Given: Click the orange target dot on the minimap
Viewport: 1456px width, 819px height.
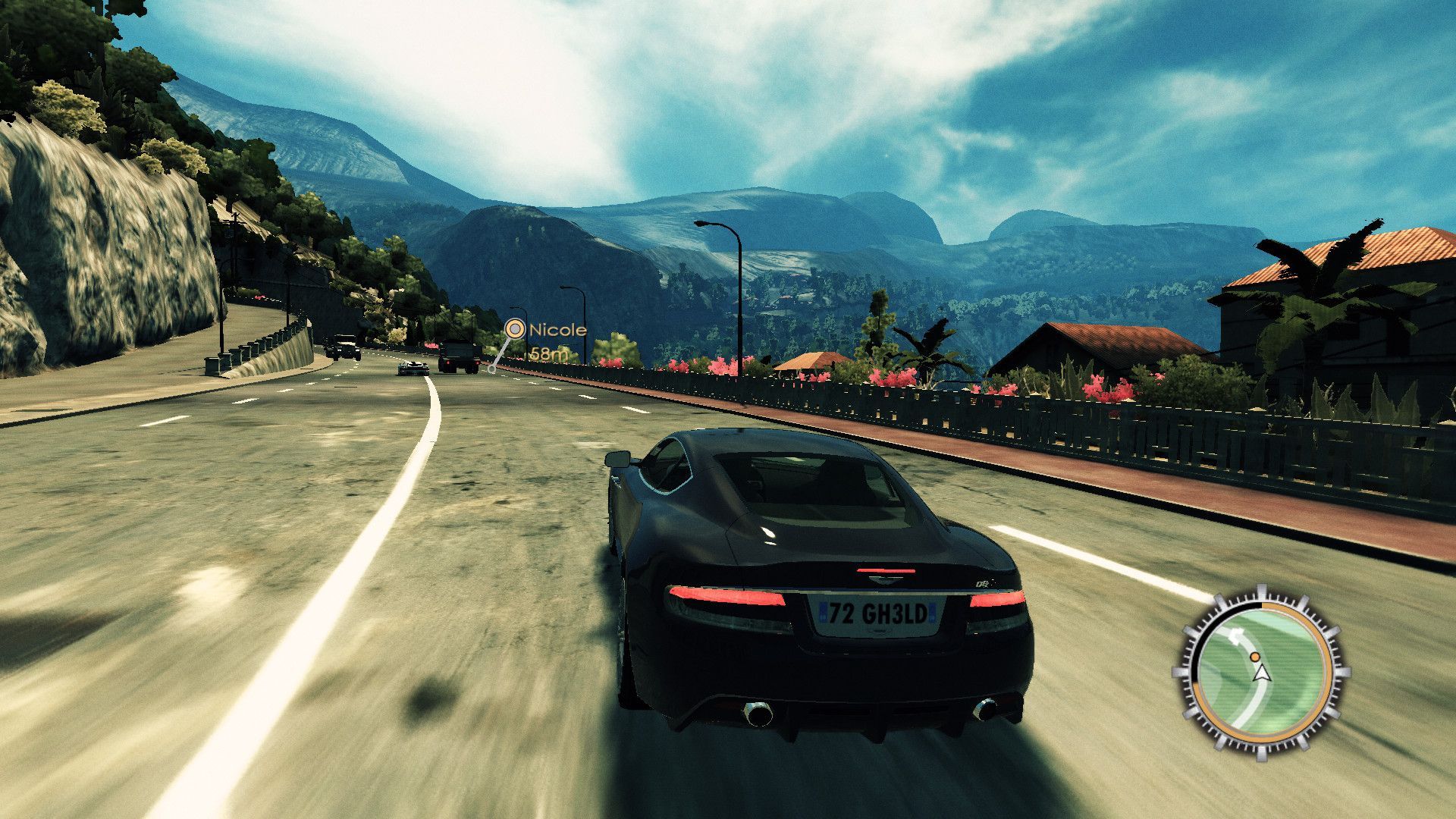Looking at the screenshot, I should tap(1255, 656).
